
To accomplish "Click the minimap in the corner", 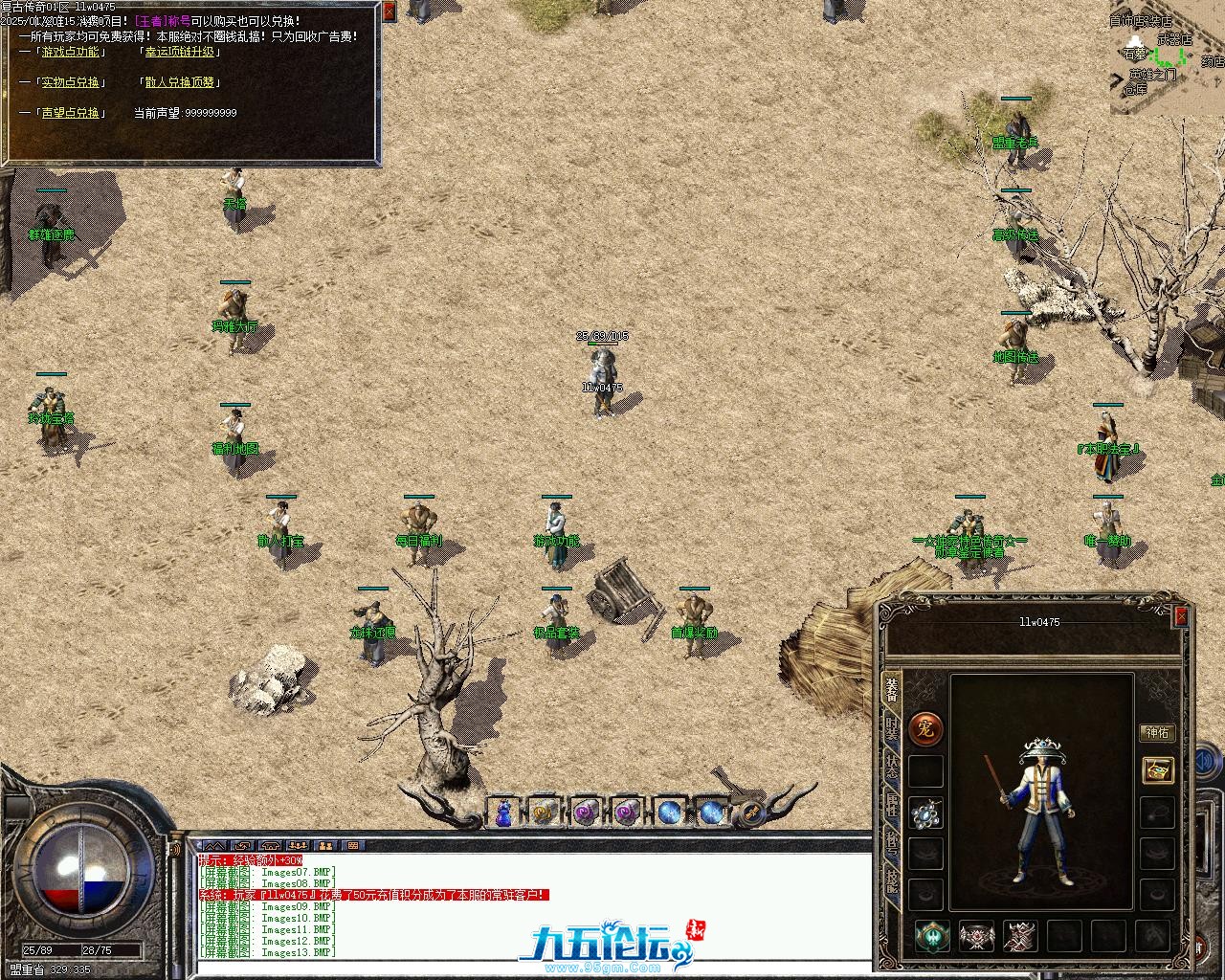I will (1167, 57).
